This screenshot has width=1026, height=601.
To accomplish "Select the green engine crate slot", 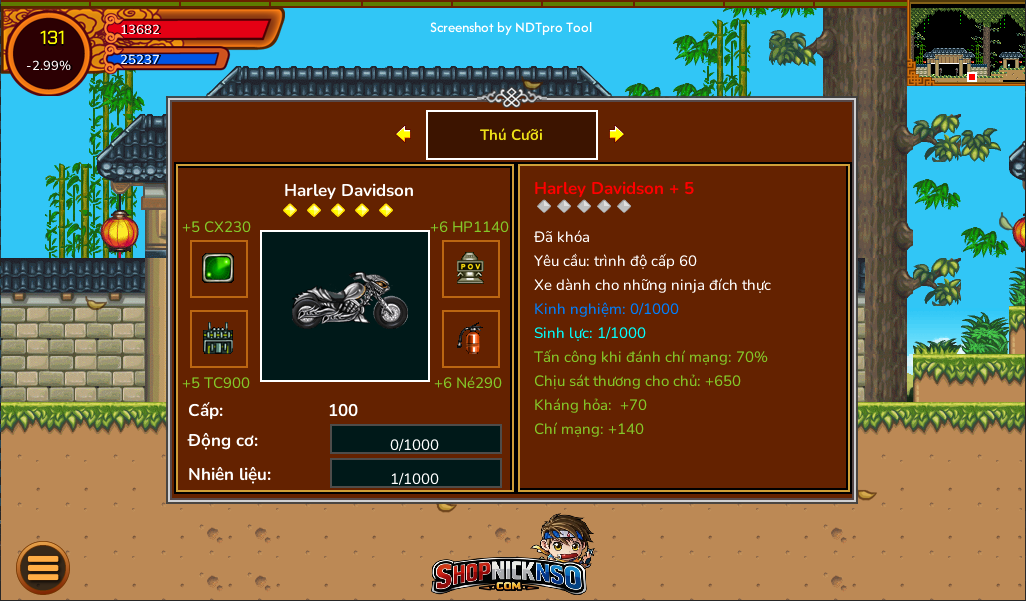I will (x=219, y=339).
